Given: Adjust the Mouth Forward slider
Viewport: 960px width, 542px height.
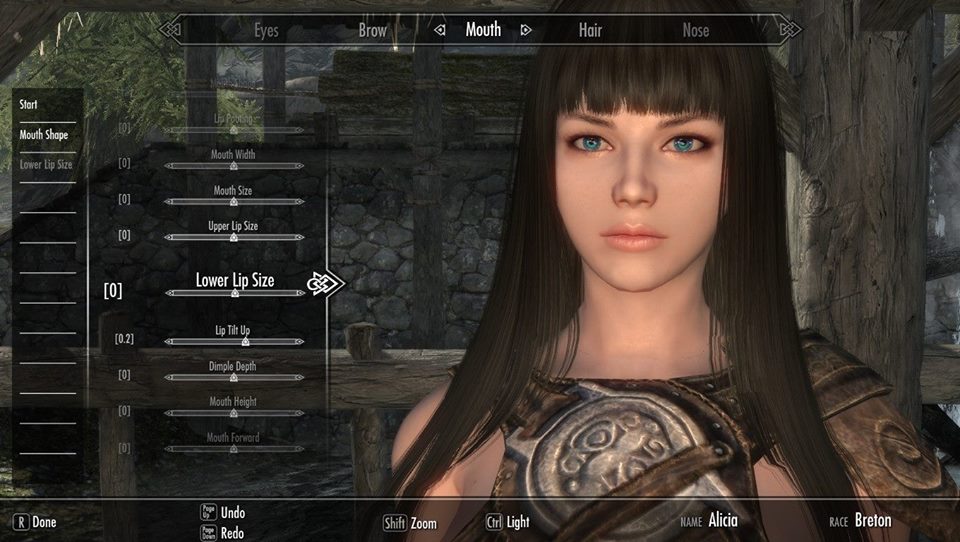Looking at the screenshot, I should click(234, 449).
